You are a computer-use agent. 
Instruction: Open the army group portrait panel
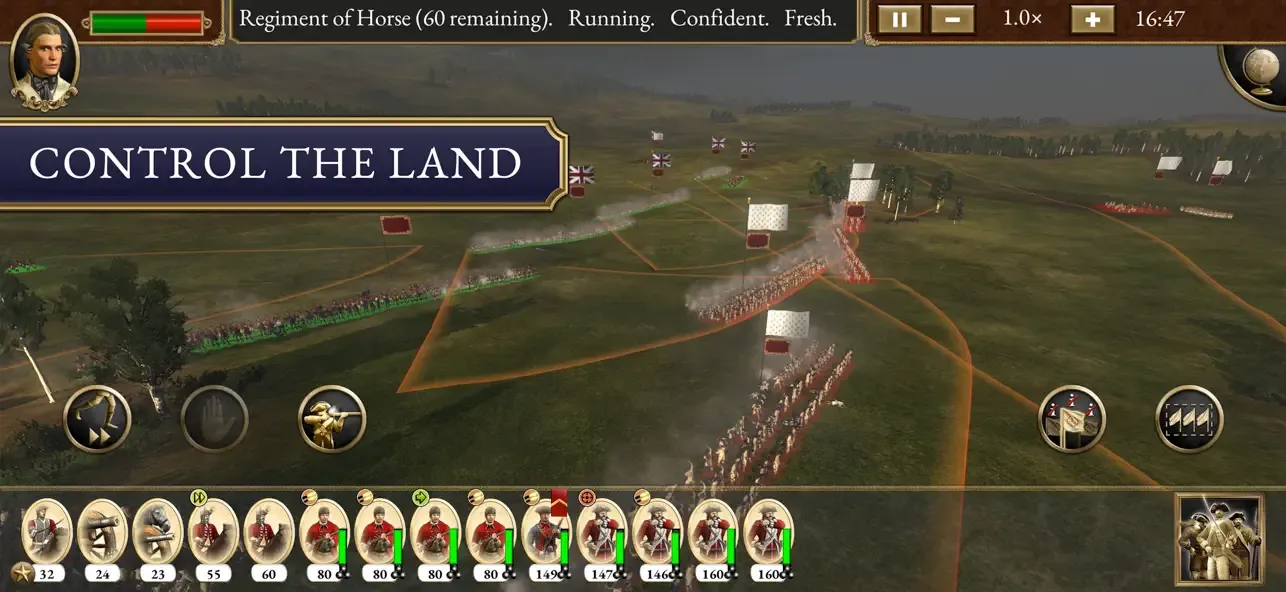(x=1219, y=538)
